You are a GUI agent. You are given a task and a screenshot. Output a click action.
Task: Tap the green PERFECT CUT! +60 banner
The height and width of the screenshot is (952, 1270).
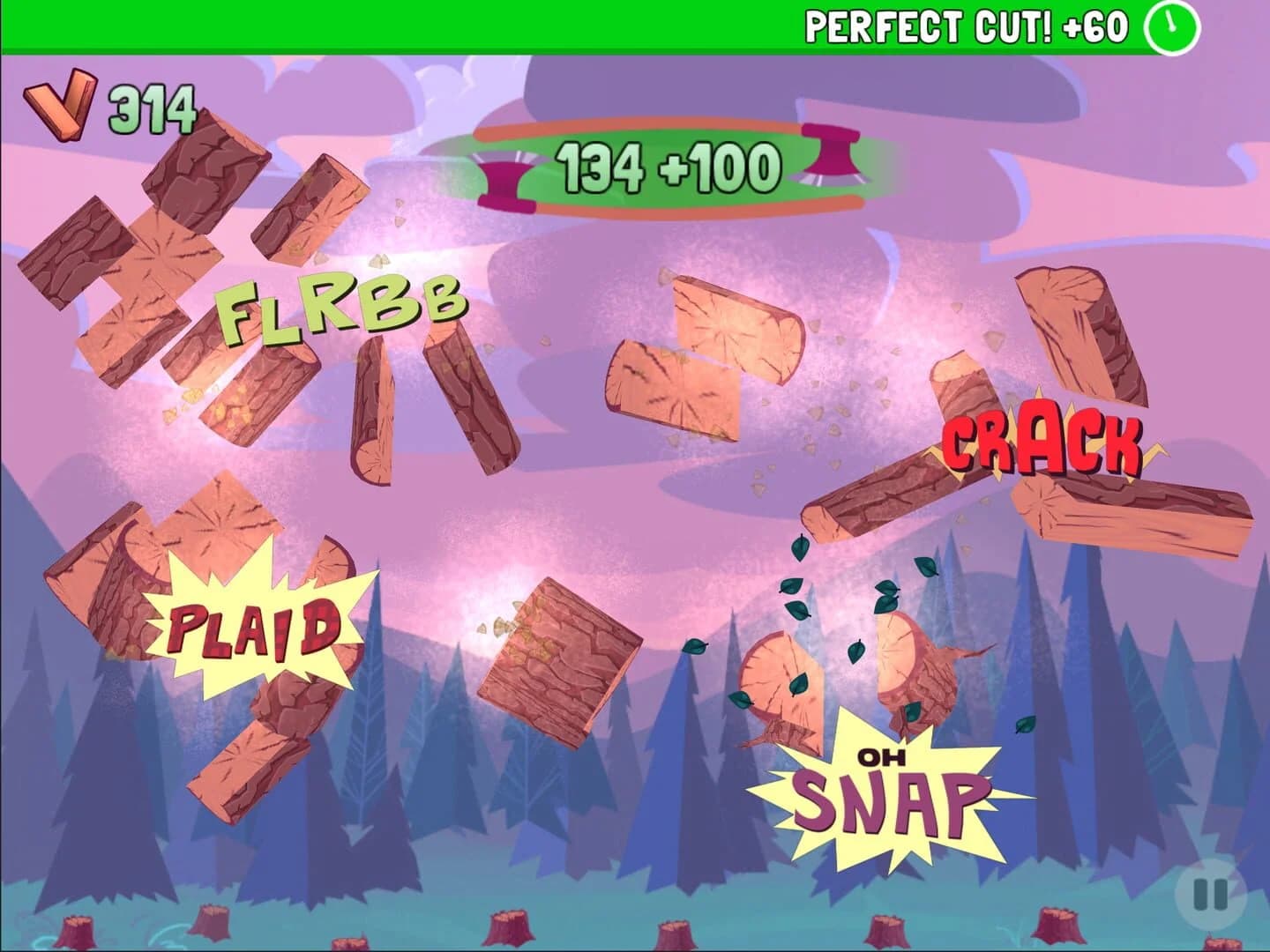(966, 25)
